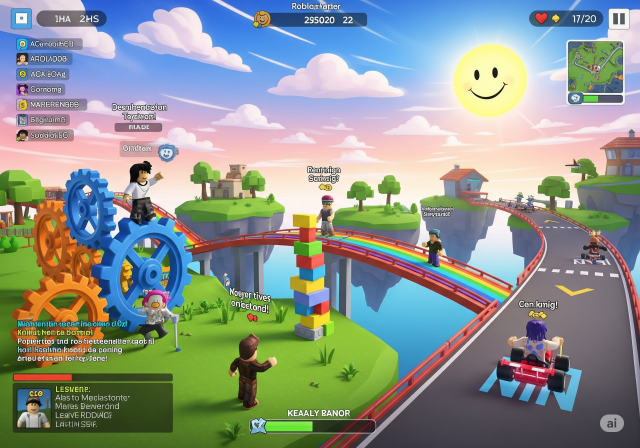
Task: Click the red heart lives icon
Action: pyautogui.click(x=541, y=18)
